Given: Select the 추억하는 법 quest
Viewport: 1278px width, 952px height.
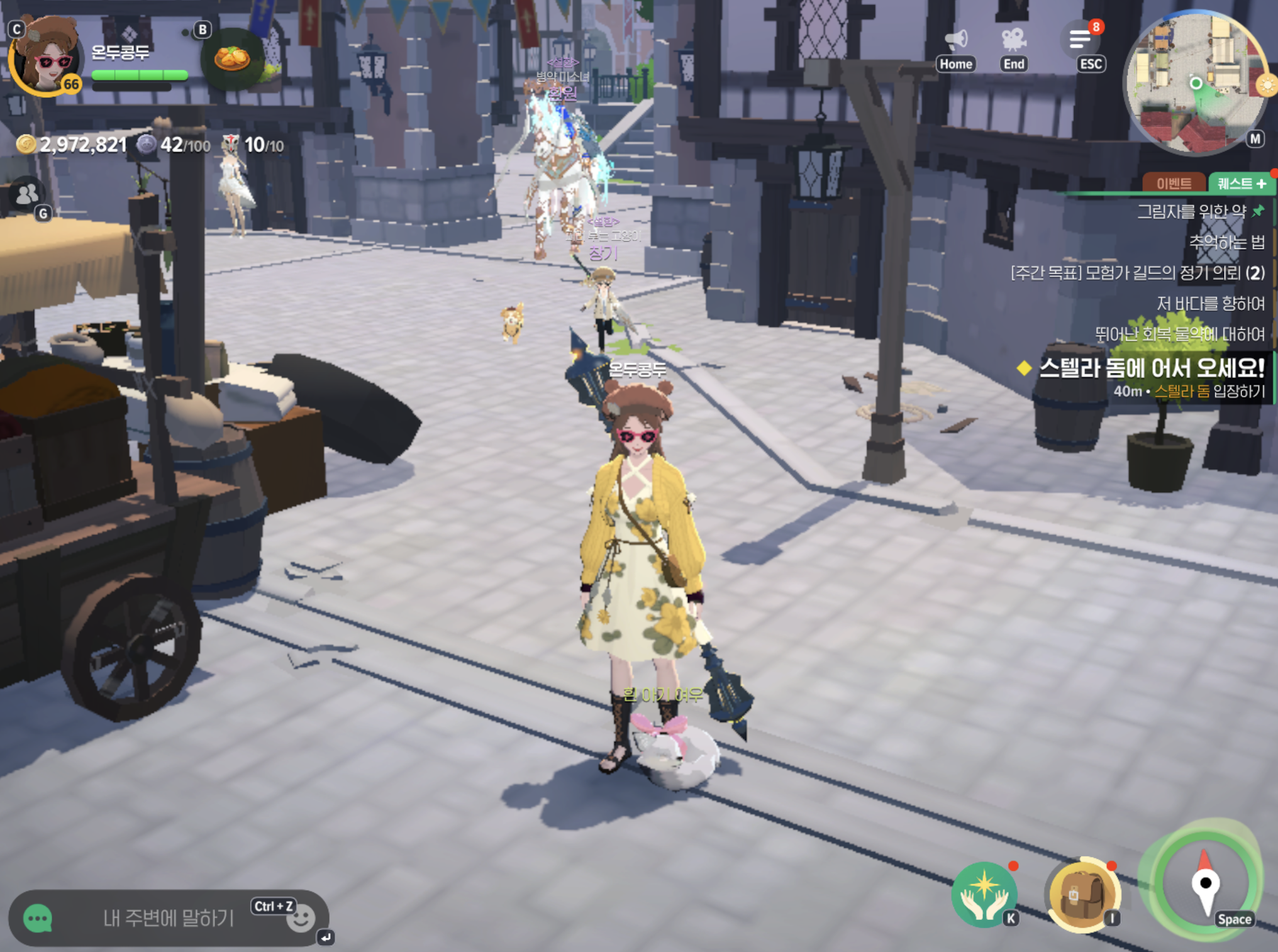Looking at the screenshot, I should pos(1226,242).
